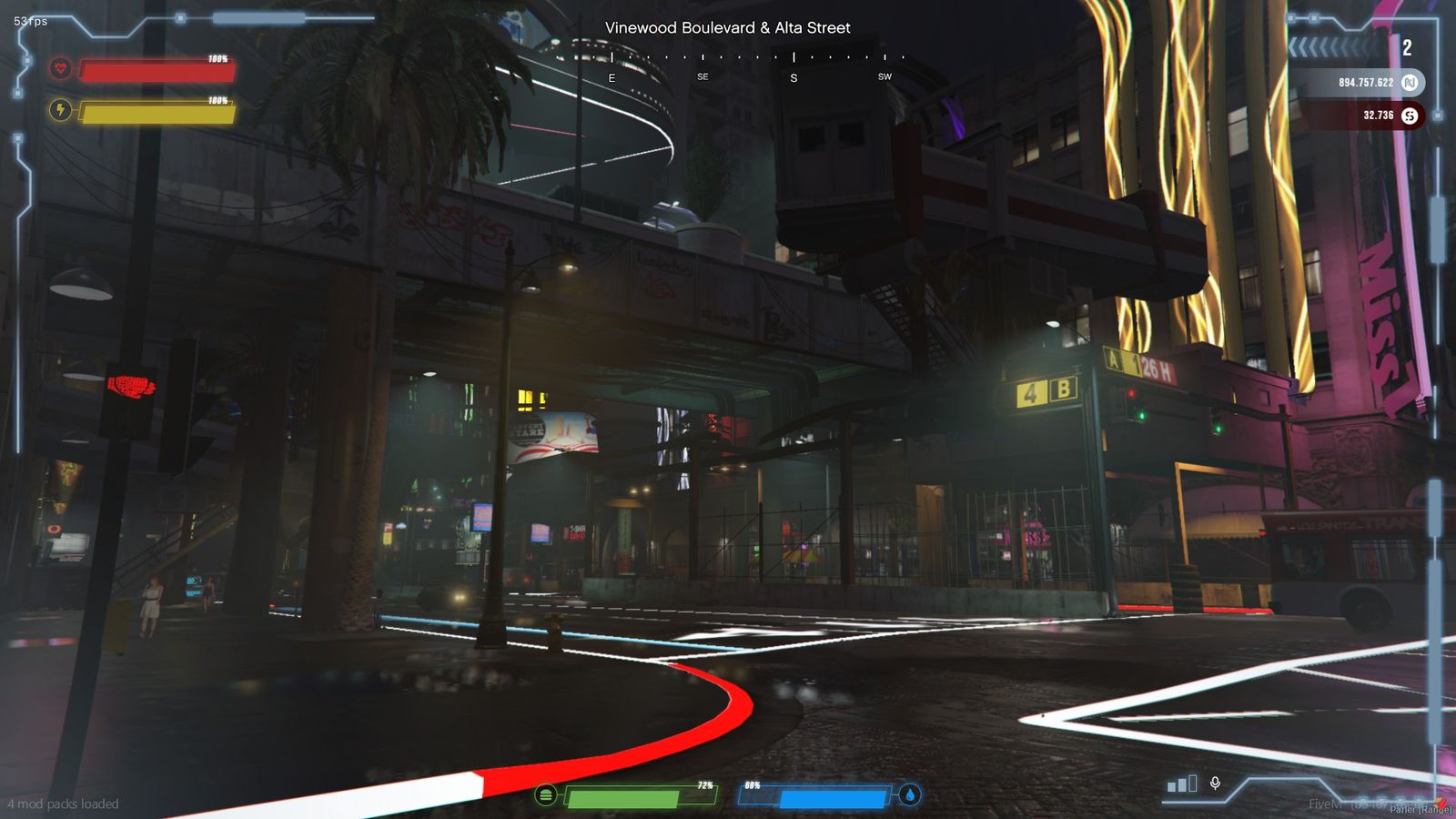
Task: Select the water drop thirst icon
Action: pos(910,794)
